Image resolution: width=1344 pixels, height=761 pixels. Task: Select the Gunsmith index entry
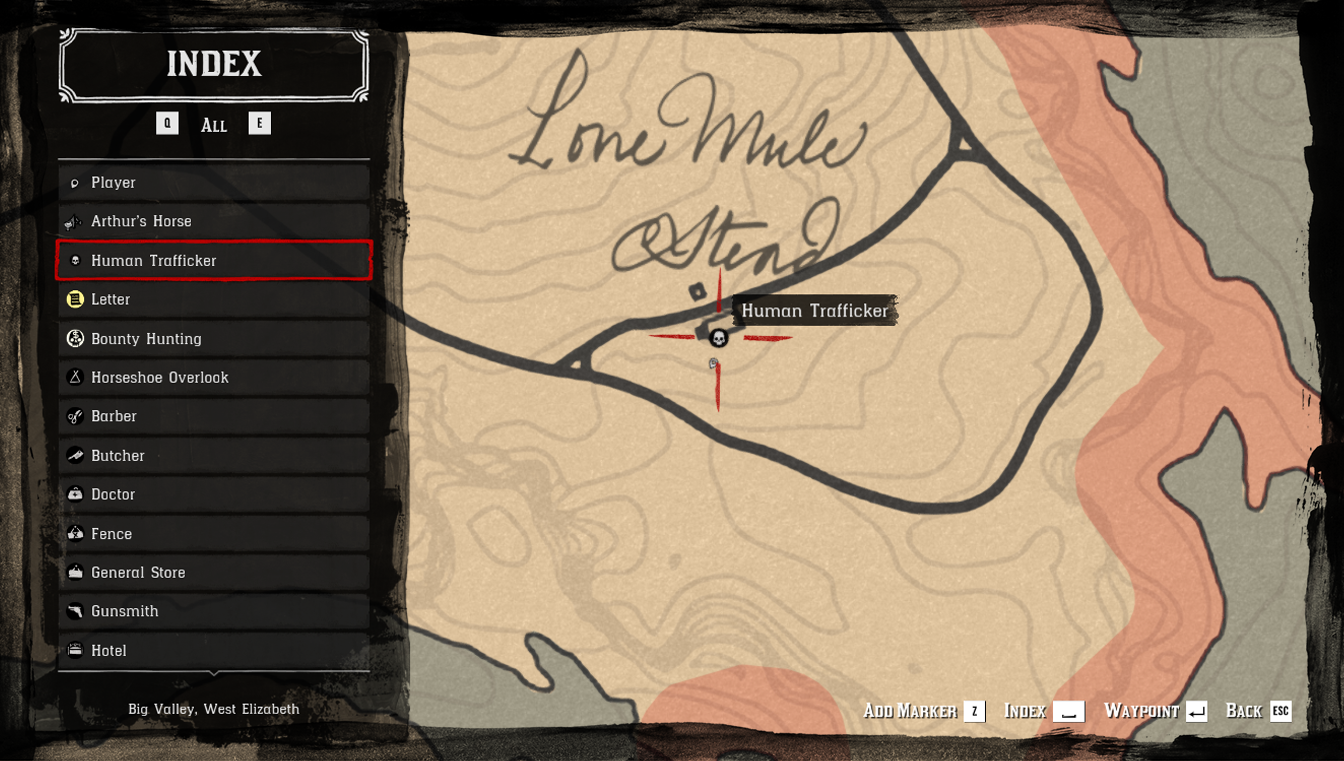tap(213, 611)
